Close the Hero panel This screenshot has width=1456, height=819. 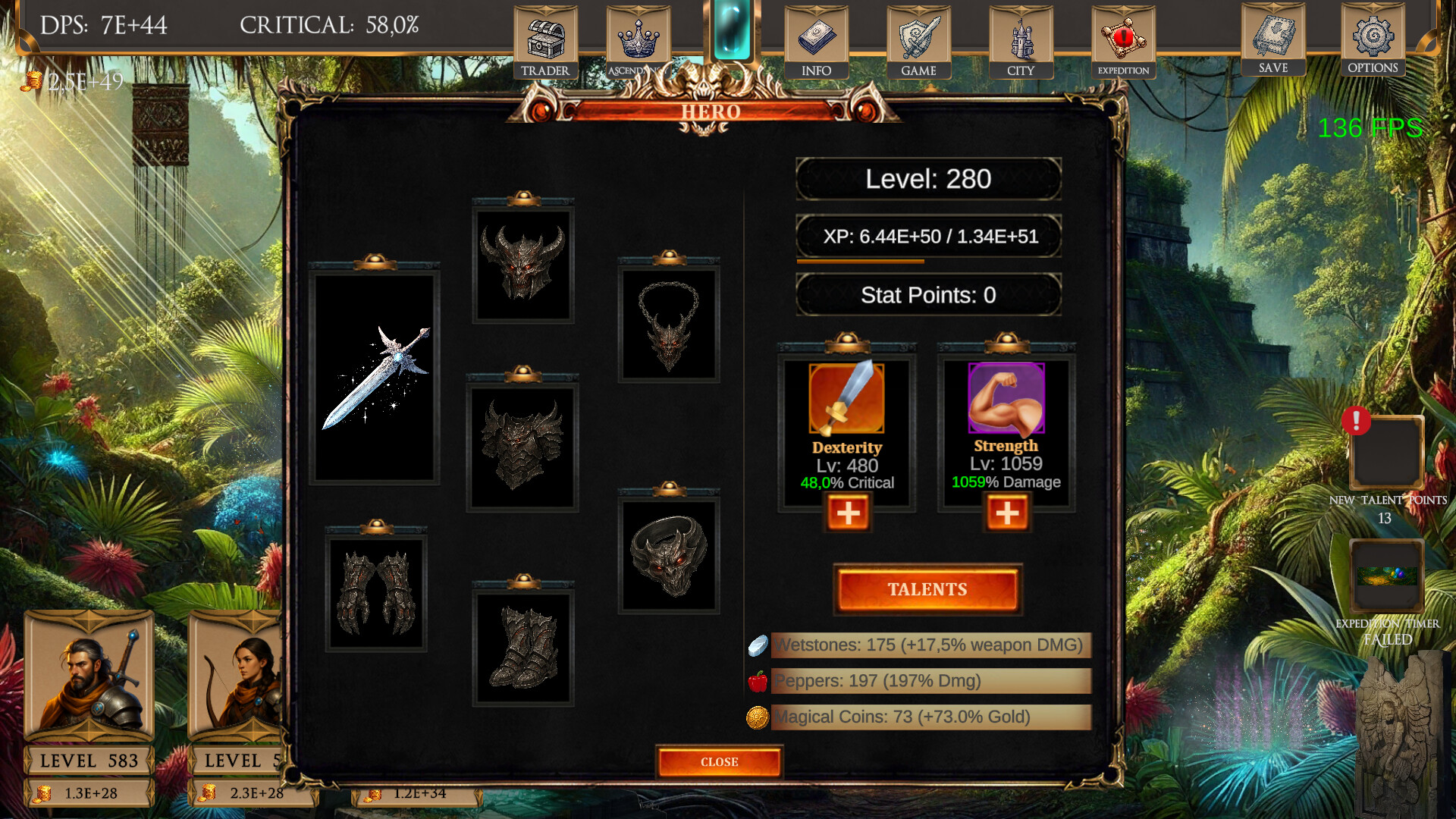(x=719, y=762)
